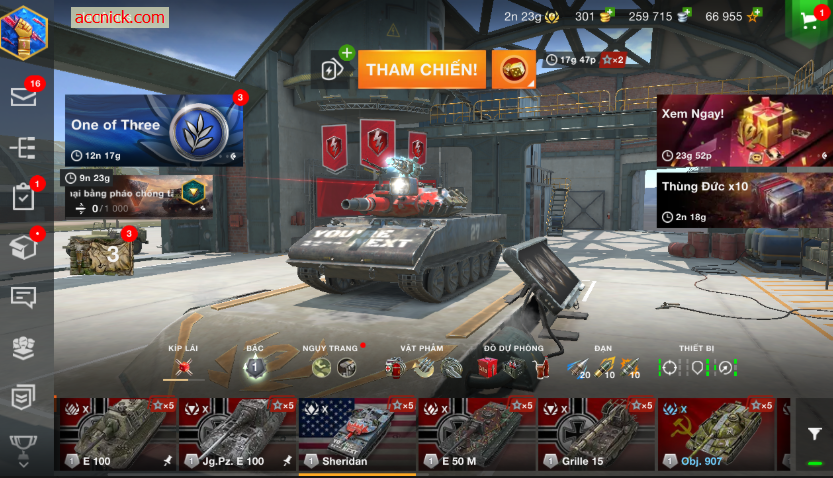Open the camouflage crate with 3 badge
Image resolution: width=833 pixels, height=478 pixels.
(x=100, y=252)
